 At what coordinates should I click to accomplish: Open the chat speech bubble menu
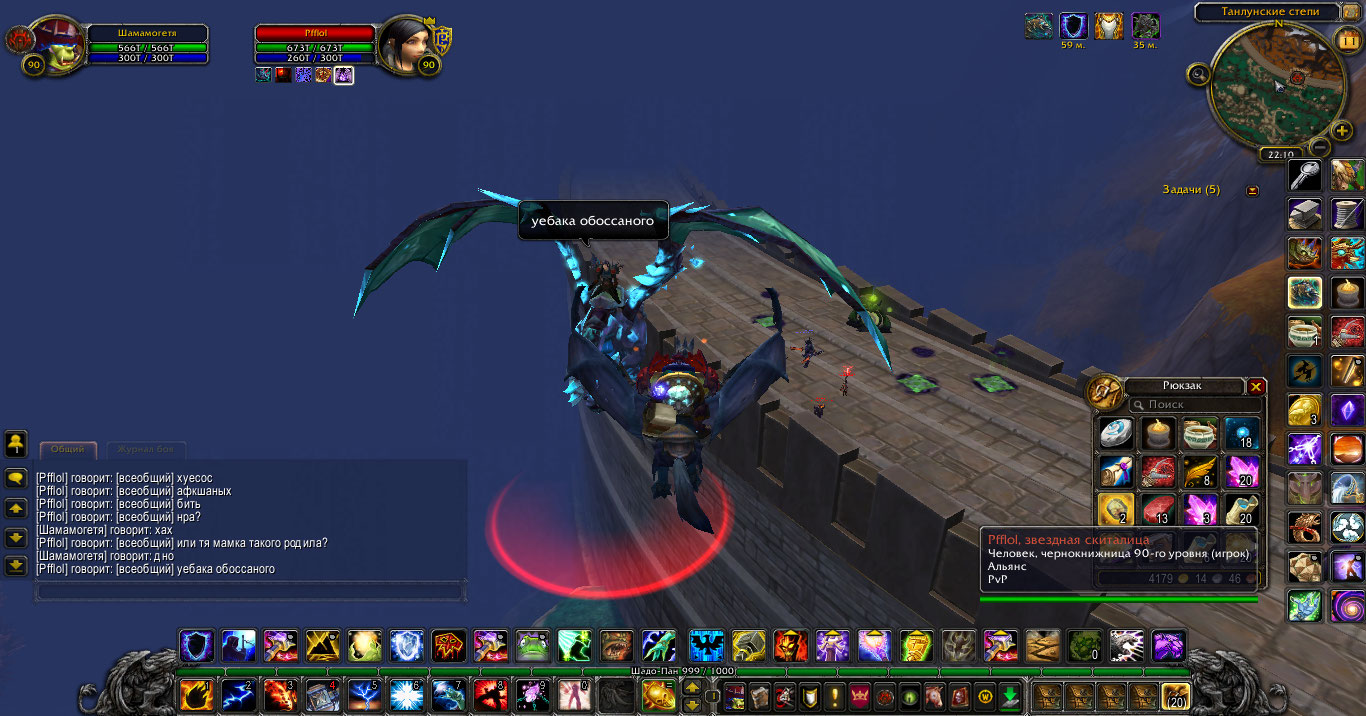pos(16,479)
